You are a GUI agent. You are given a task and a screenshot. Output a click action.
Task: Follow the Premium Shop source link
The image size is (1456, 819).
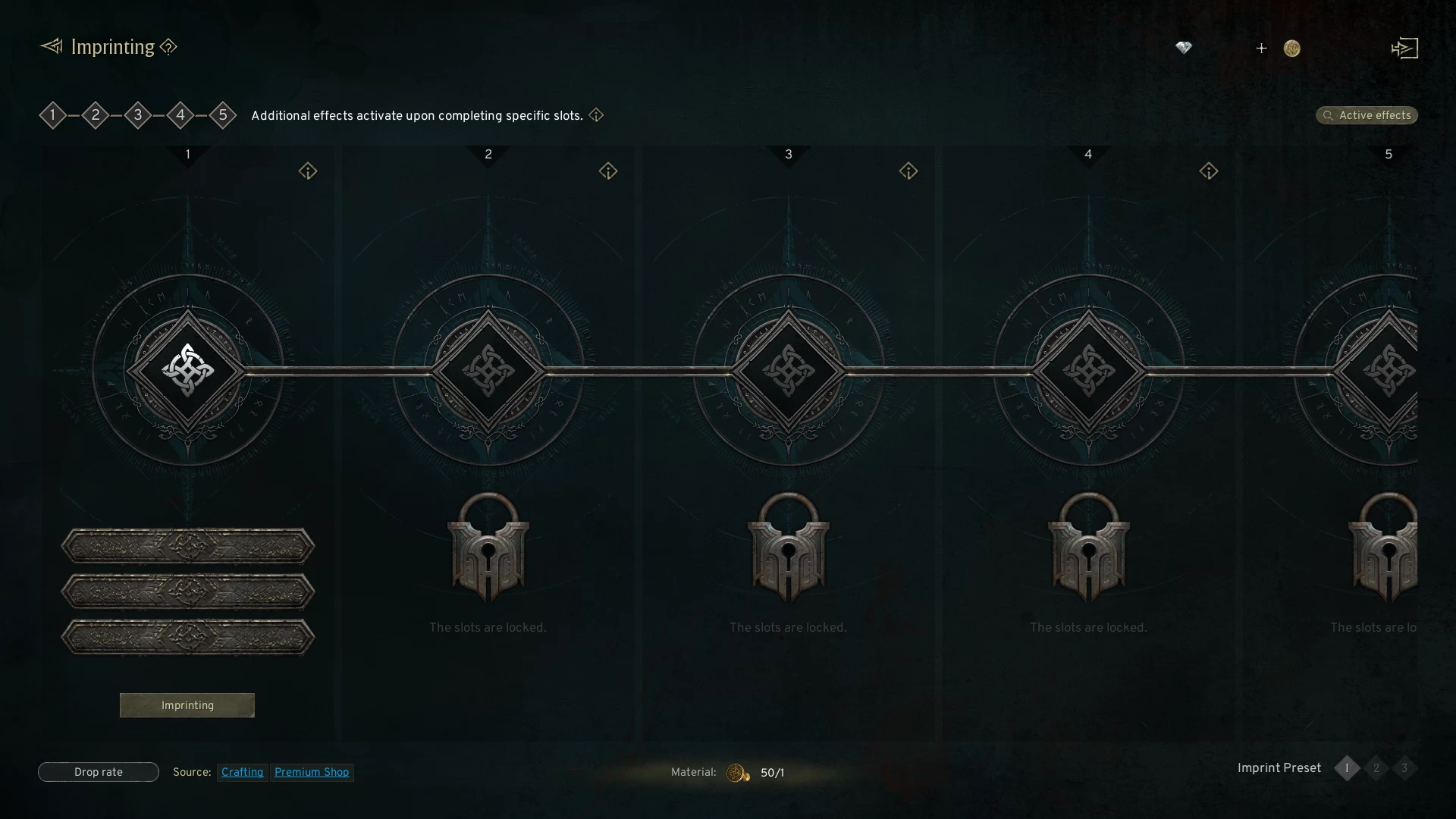[x=312, y=772]
